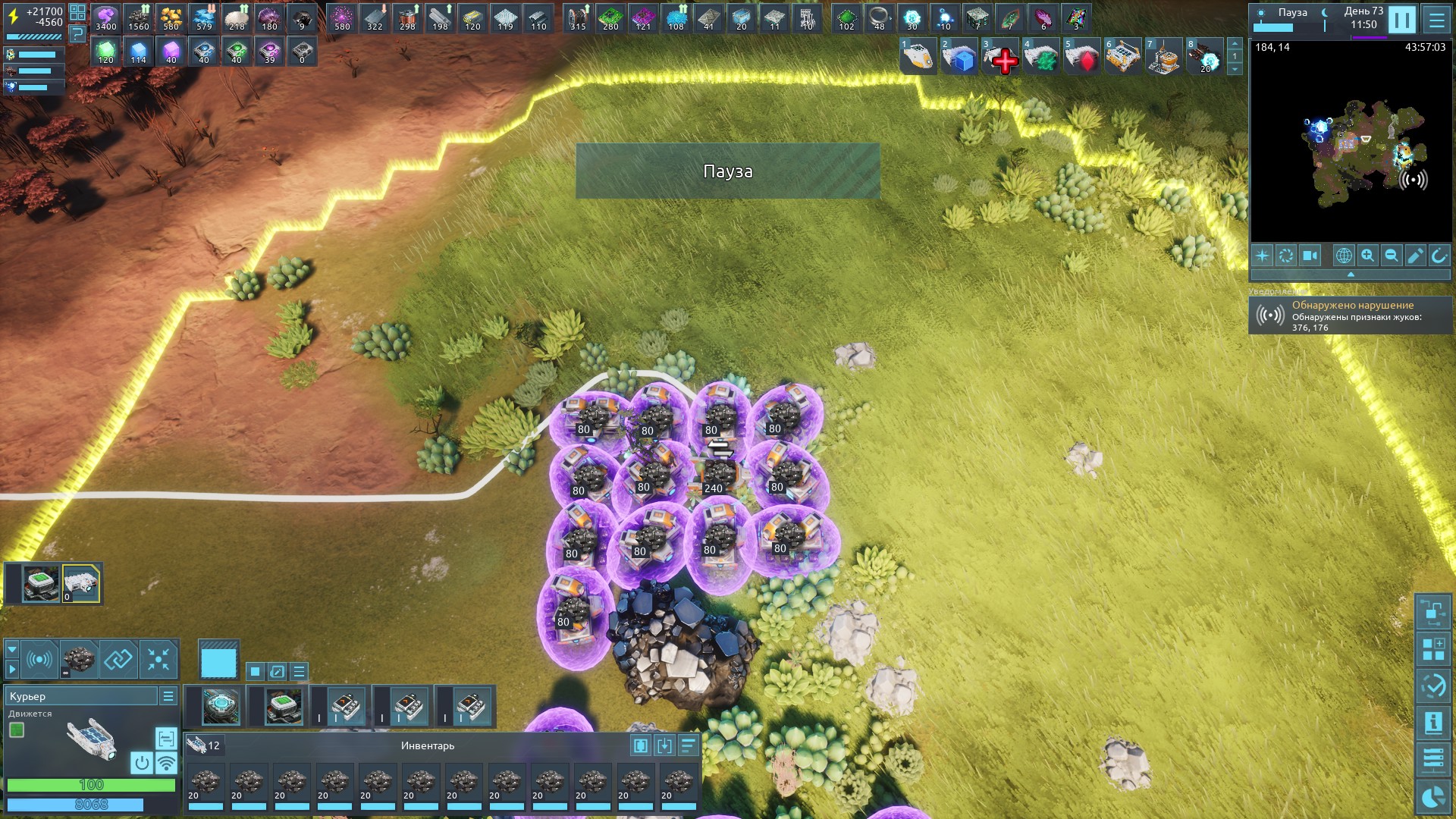Viewport: 1456px width, 819px height.
Task: Toggle the minimap camera button
Action: 1310,256
